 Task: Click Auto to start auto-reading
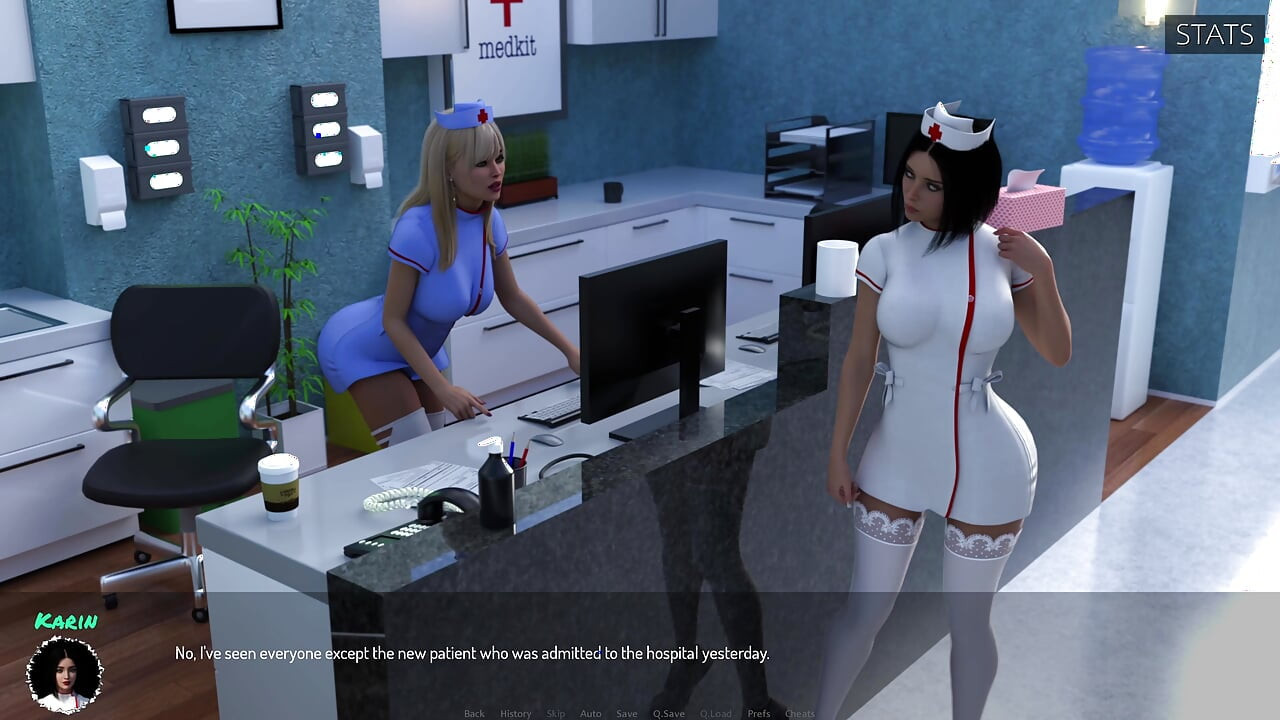590,713
